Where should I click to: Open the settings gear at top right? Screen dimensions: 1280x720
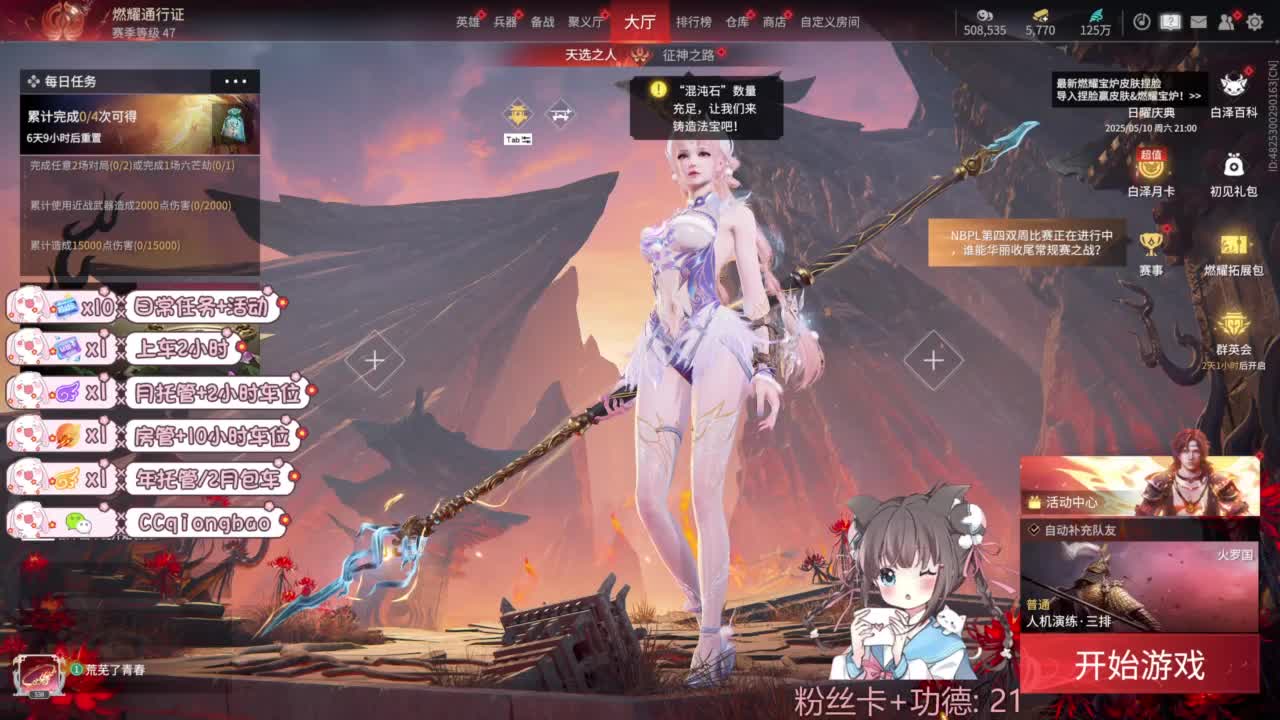point(1253,20)
